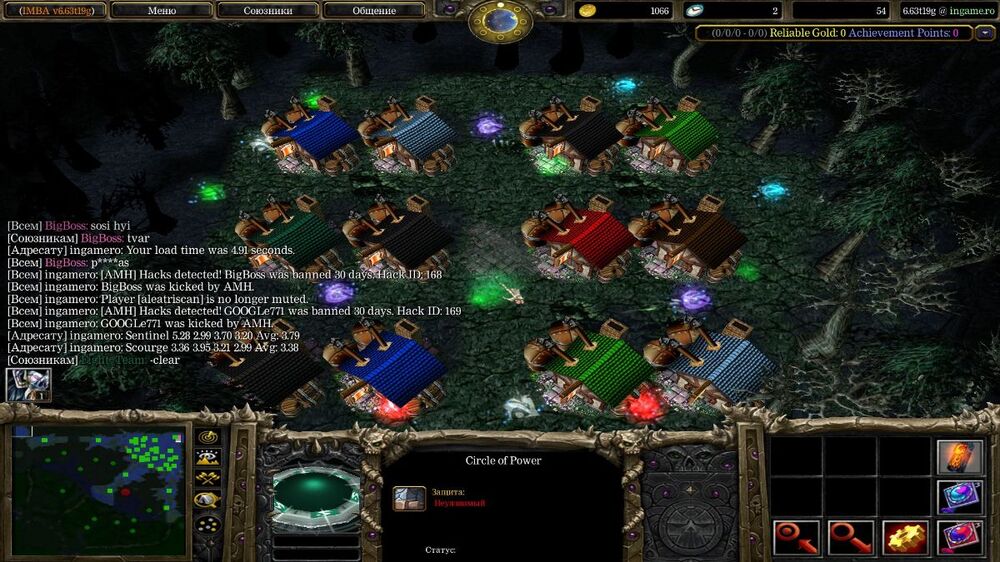Click the golden gear ability icon
Viewport: 1000px width, 562px height.
click(904, 538)
